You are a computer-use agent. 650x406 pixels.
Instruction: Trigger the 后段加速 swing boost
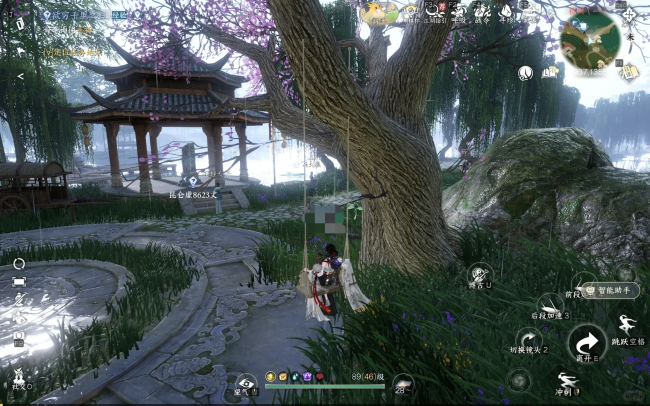(549, 305)
